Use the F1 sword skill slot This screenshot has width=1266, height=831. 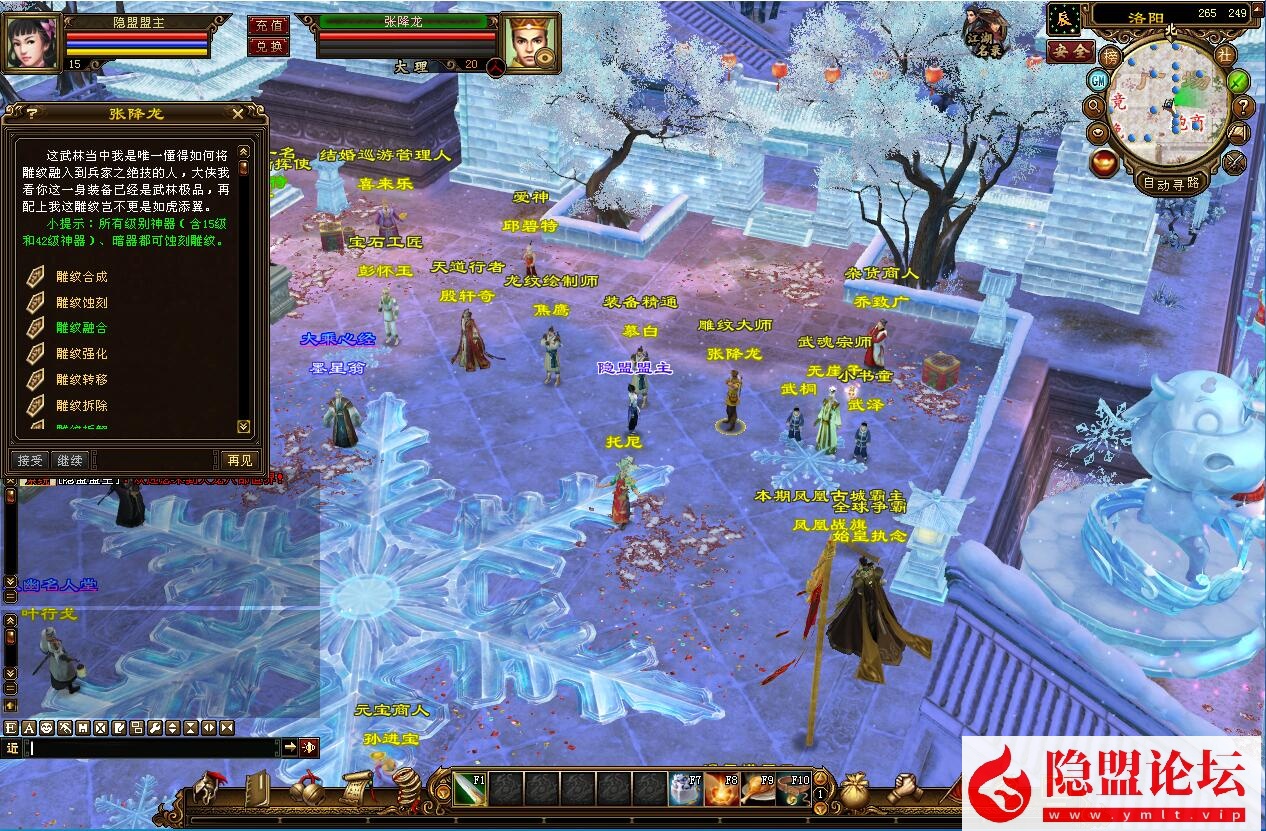[470, 790]
